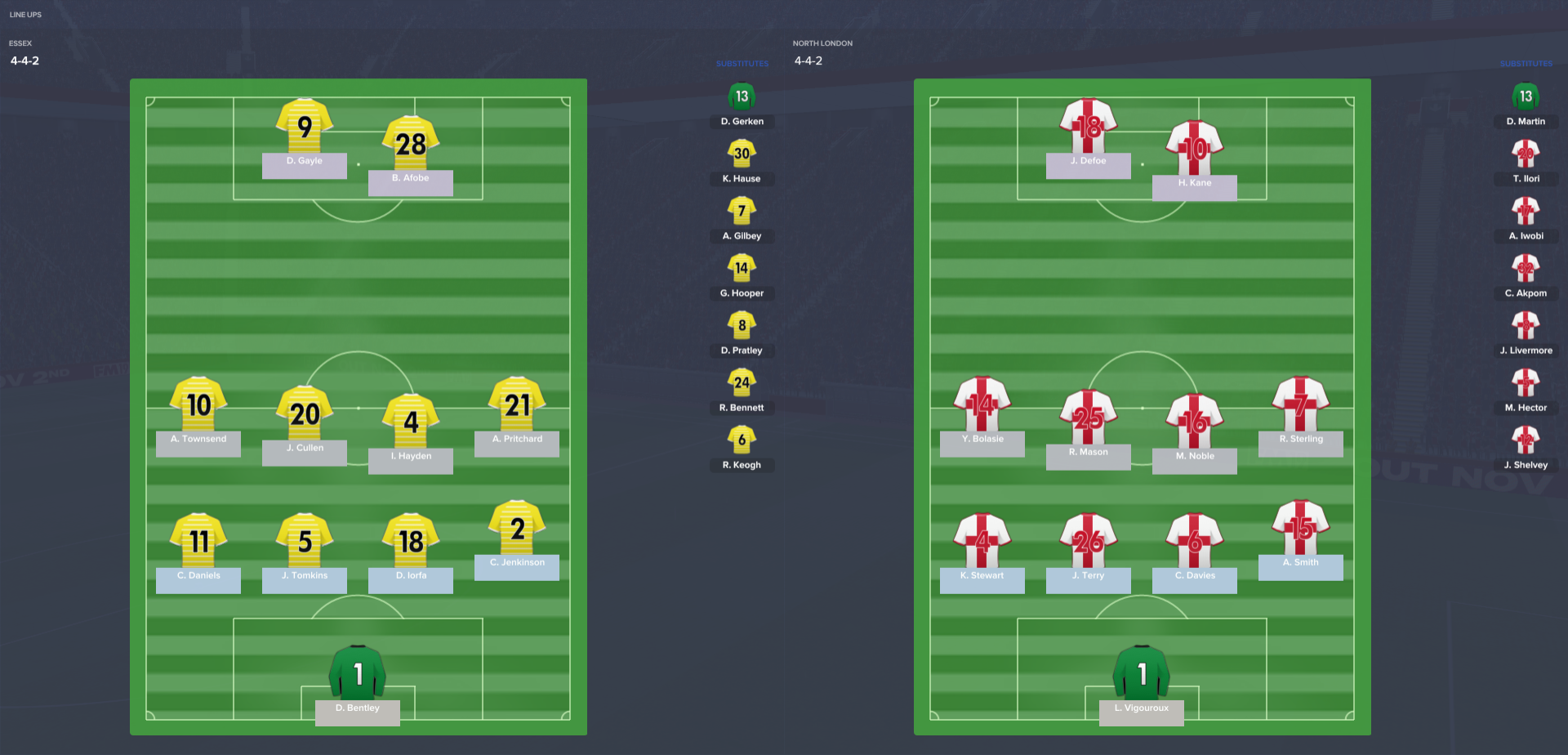The width and height of the screenshot is (1568, 755).
Task: Pick defender J. Terry
Action: [1089, 542]
